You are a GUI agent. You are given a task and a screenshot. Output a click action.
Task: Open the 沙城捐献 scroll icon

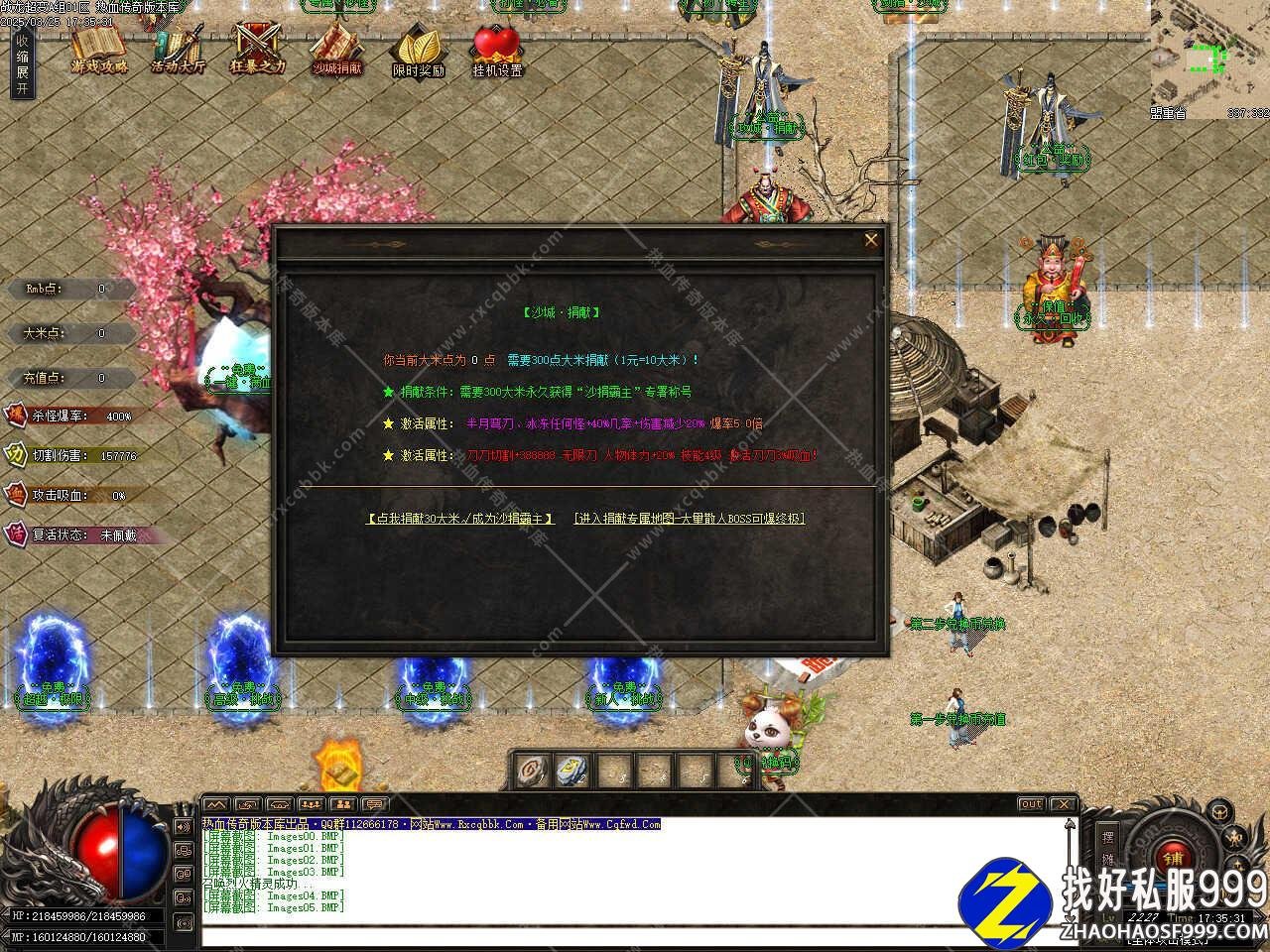pyautogui.click(x=337, y=50)
